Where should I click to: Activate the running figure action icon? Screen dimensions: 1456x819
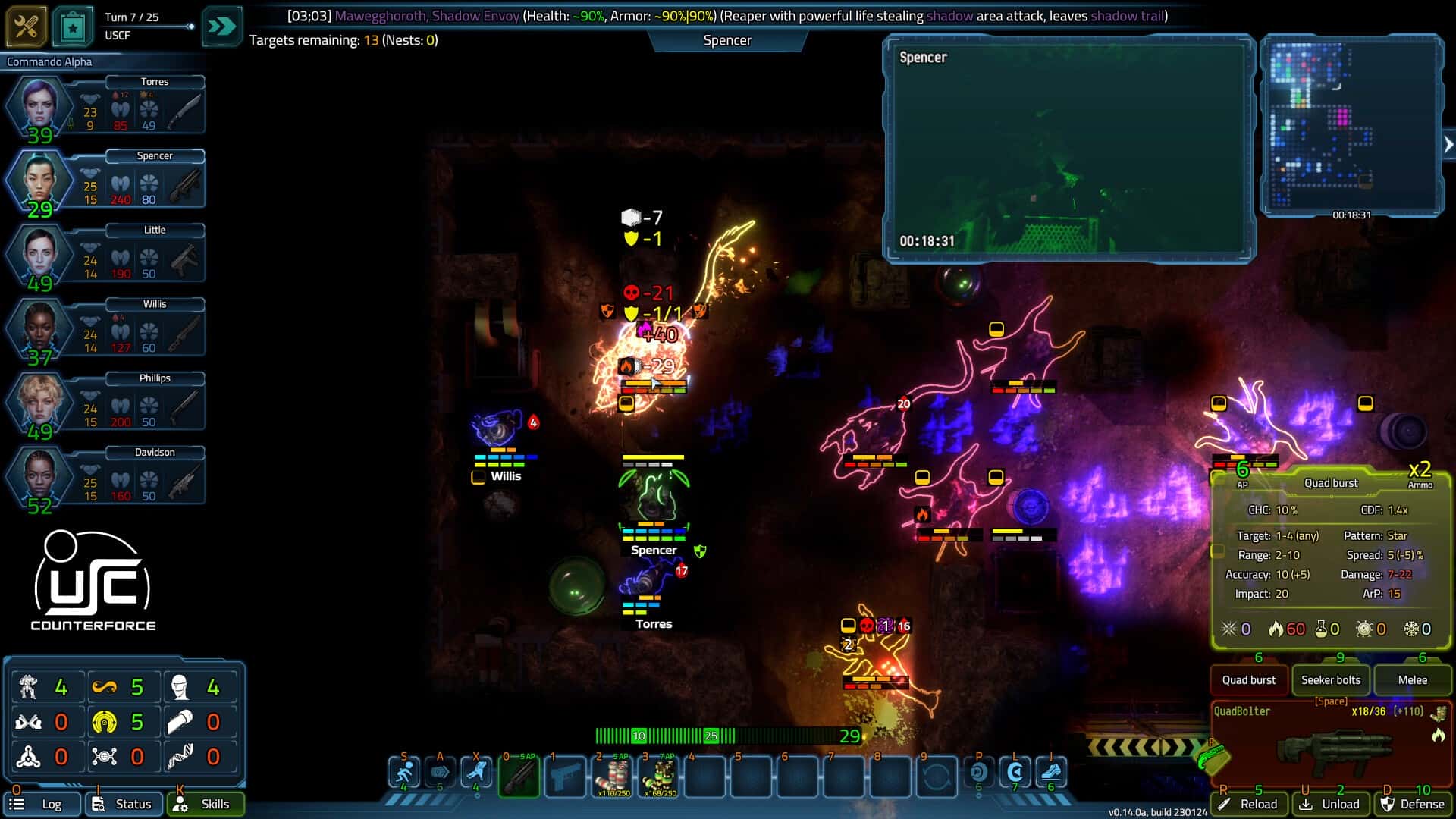click(404, 773)
